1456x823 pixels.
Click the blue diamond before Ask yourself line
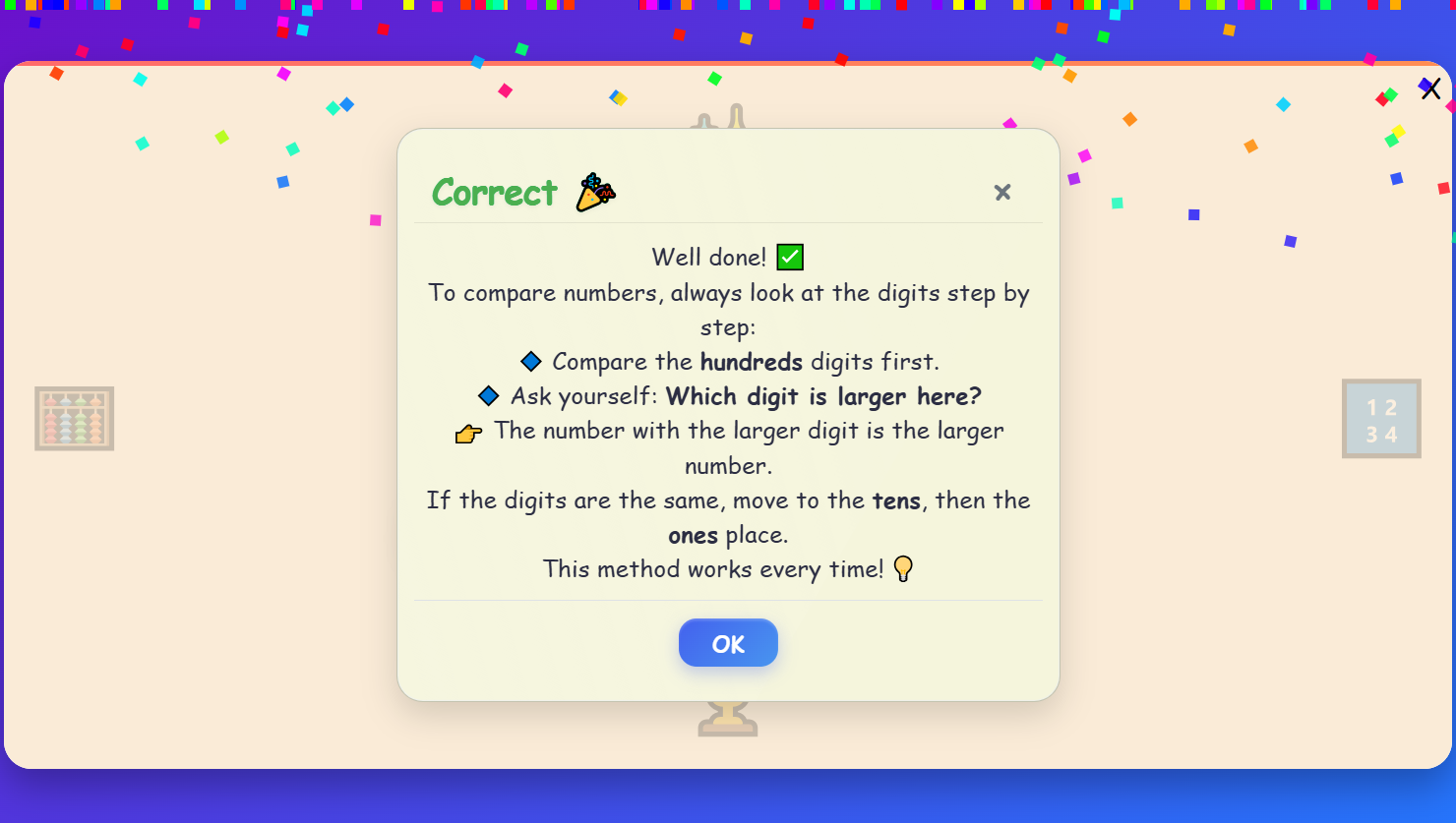click(x=488, y=395)
